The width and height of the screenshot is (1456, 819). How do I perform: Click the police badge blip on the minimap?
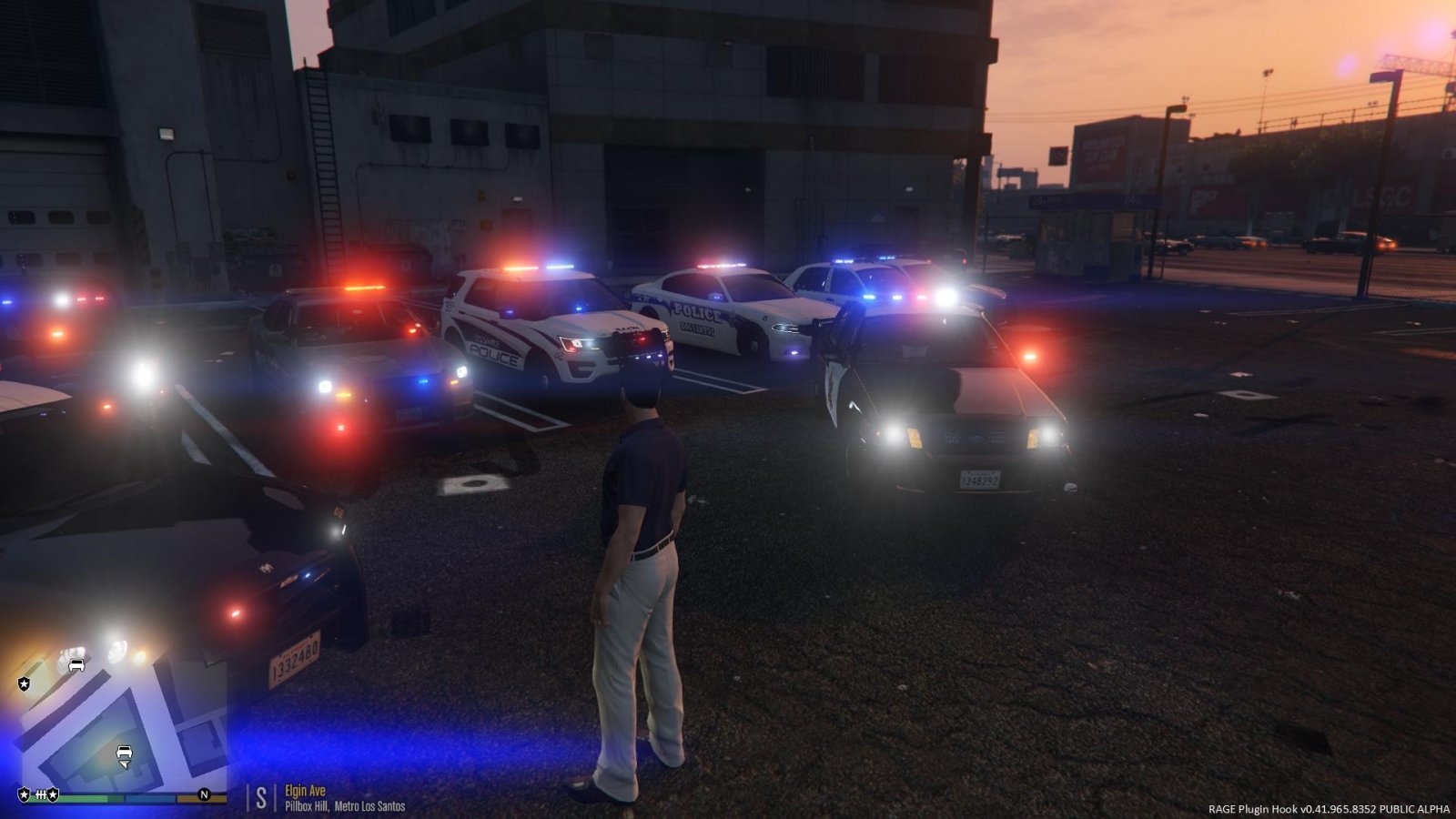coord(25,683)
